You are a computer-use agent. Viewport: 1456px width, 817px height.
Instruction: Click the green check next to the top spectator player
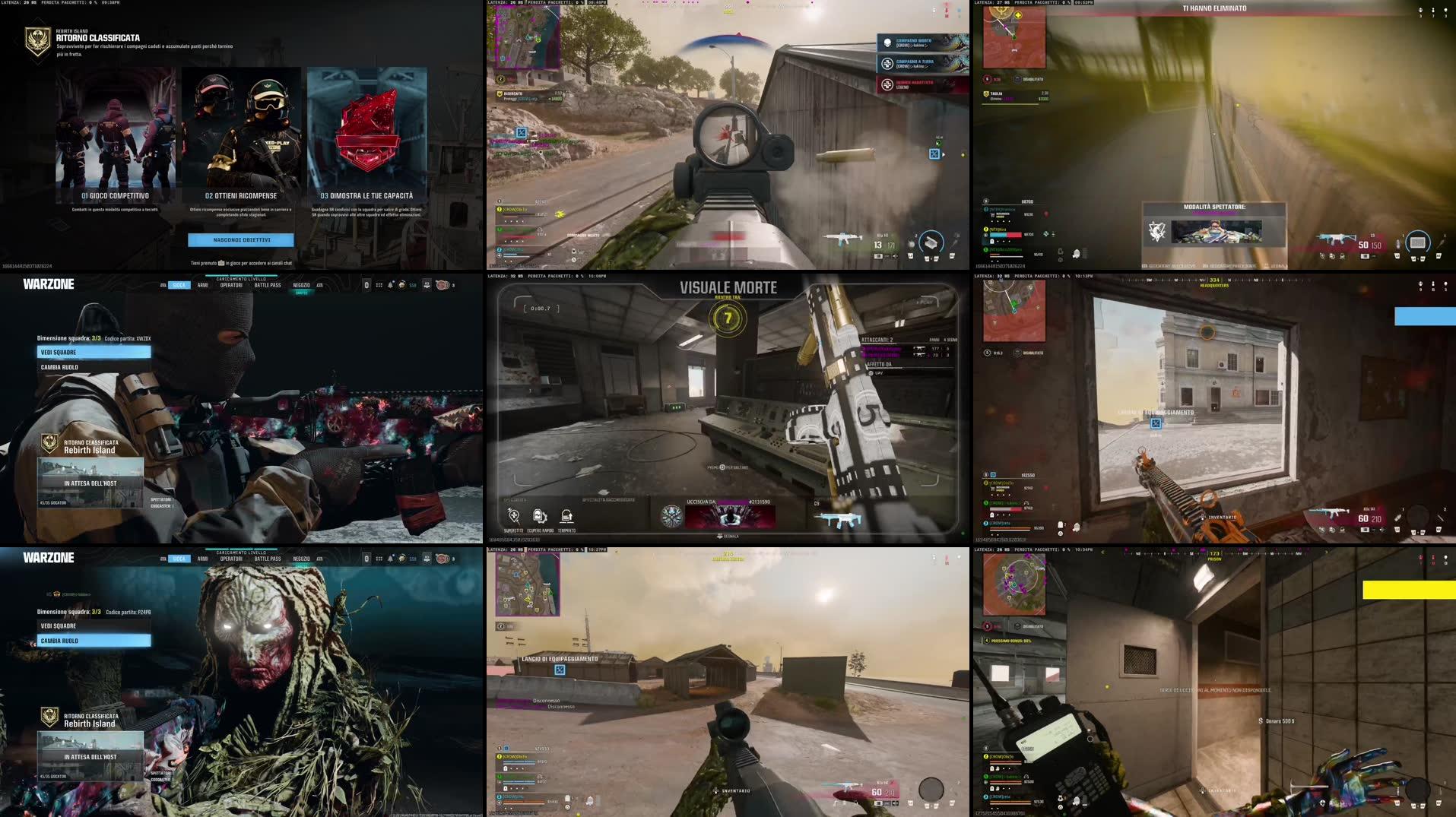tap(1047, 214)
